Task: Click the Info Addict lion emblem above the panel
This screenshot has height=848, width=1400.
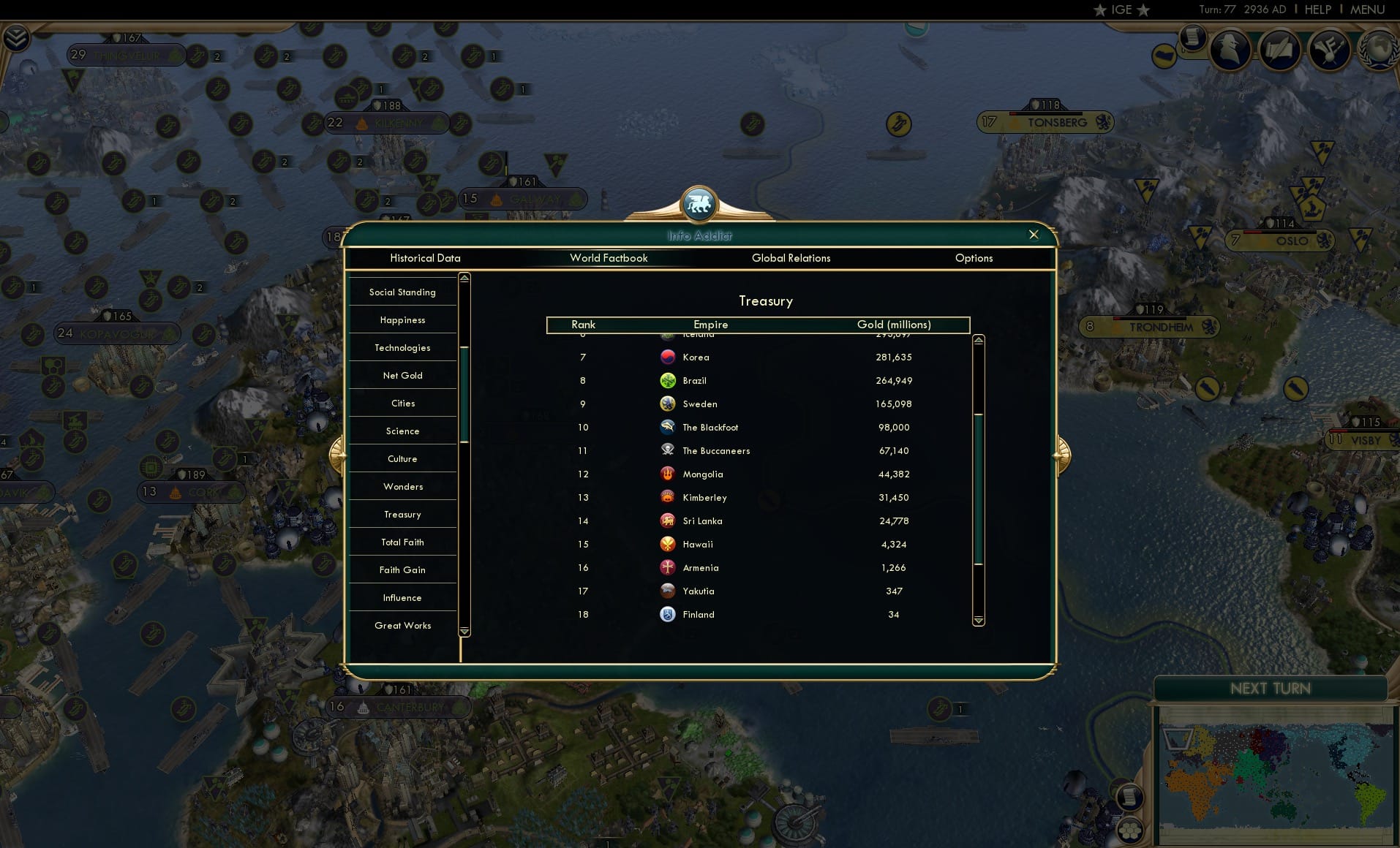Action: tap(699, 205)
